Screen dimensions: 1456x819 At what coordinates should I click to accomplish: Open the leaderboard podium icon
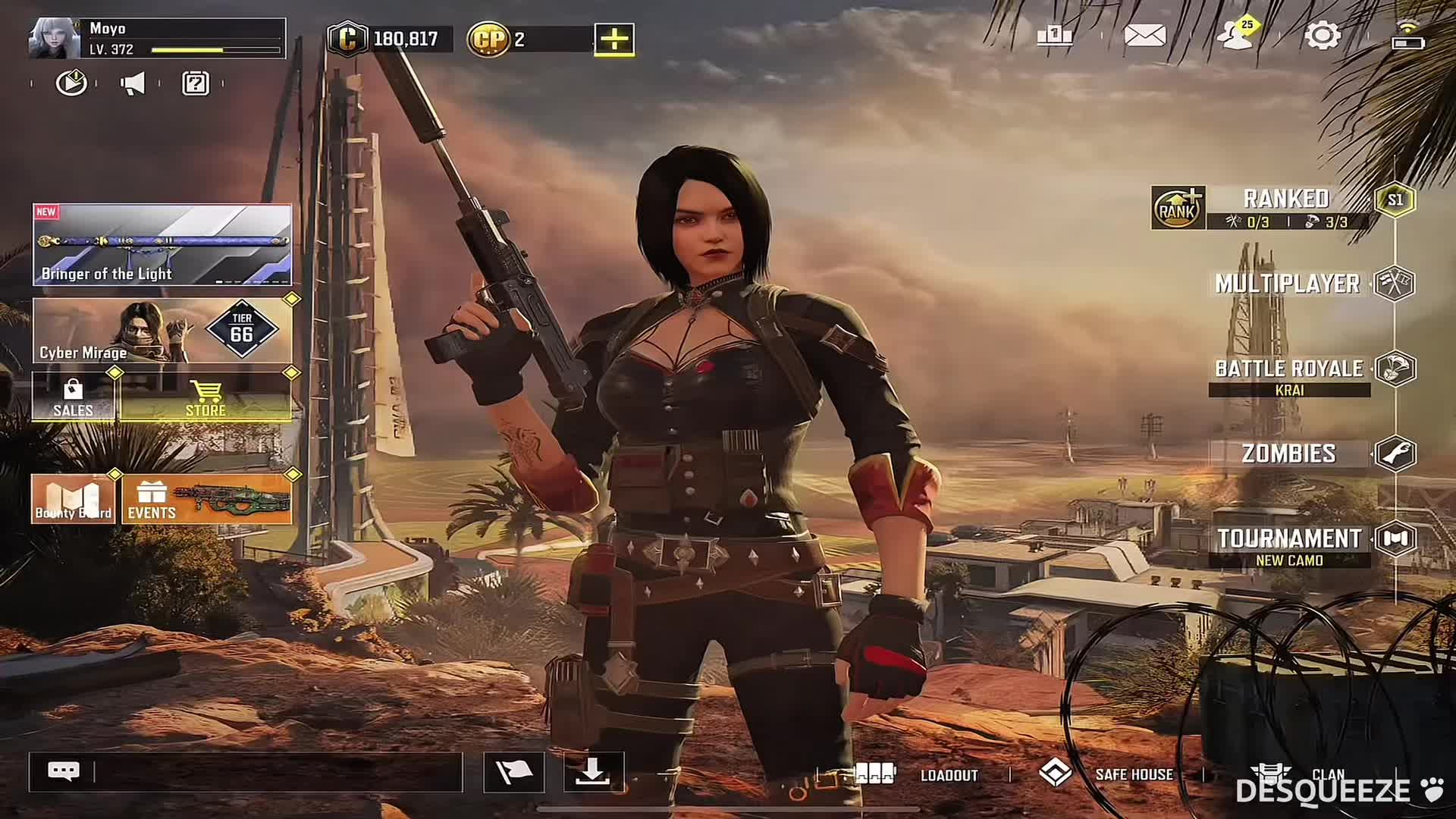coord(1054,36)
